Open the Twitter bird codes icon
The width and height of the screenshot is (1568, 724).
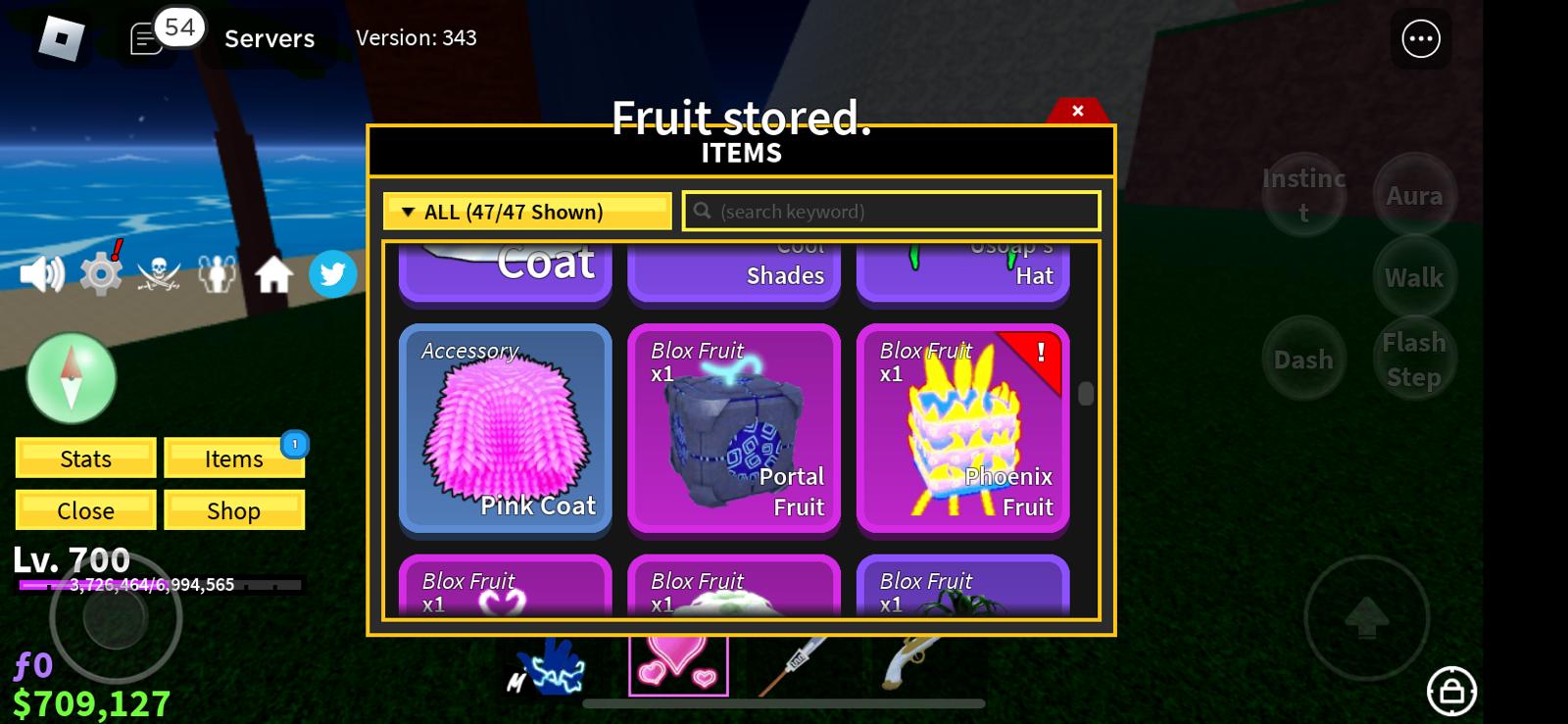(332, 274)
